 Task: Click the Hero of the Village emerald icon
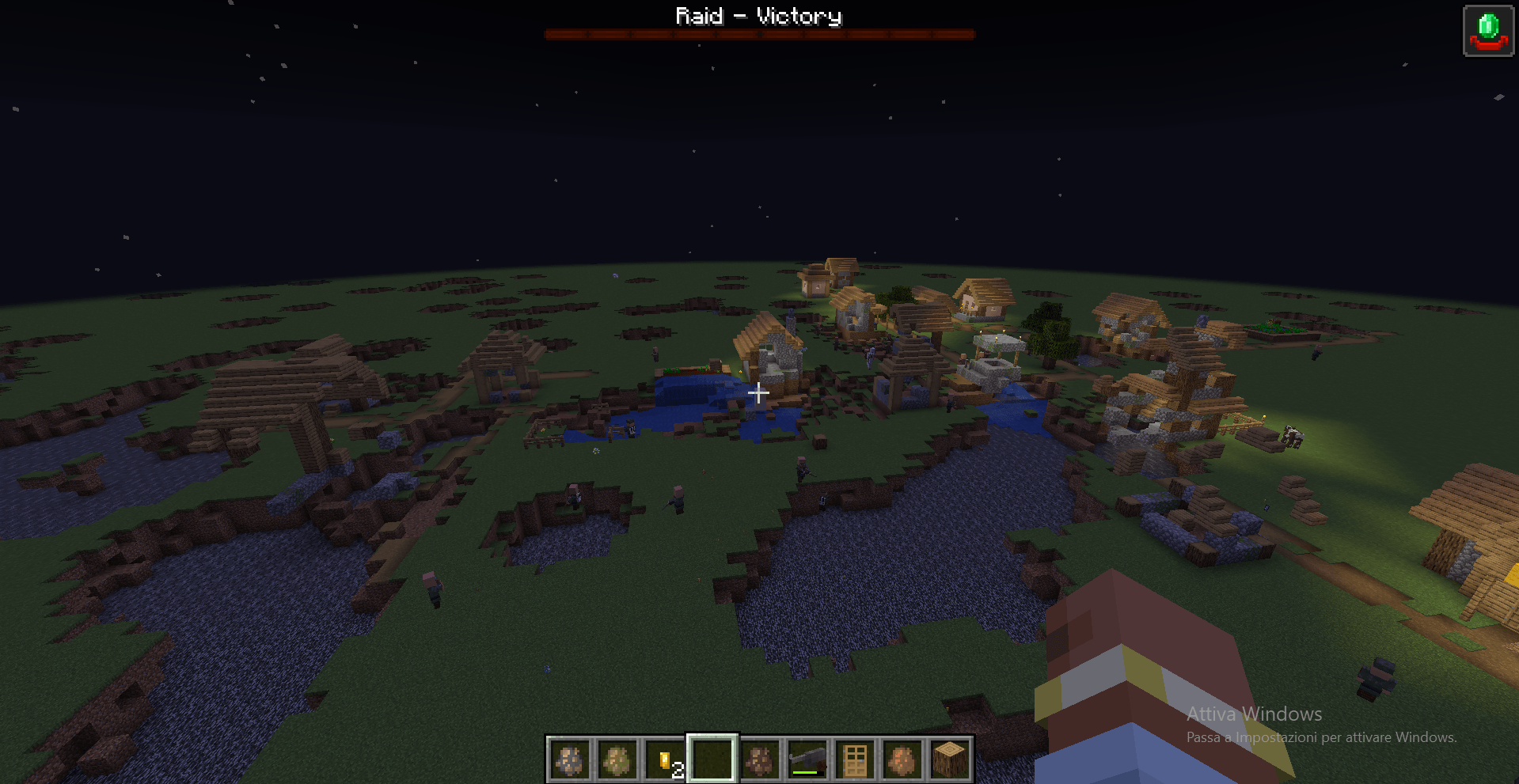coord(1487,32)
